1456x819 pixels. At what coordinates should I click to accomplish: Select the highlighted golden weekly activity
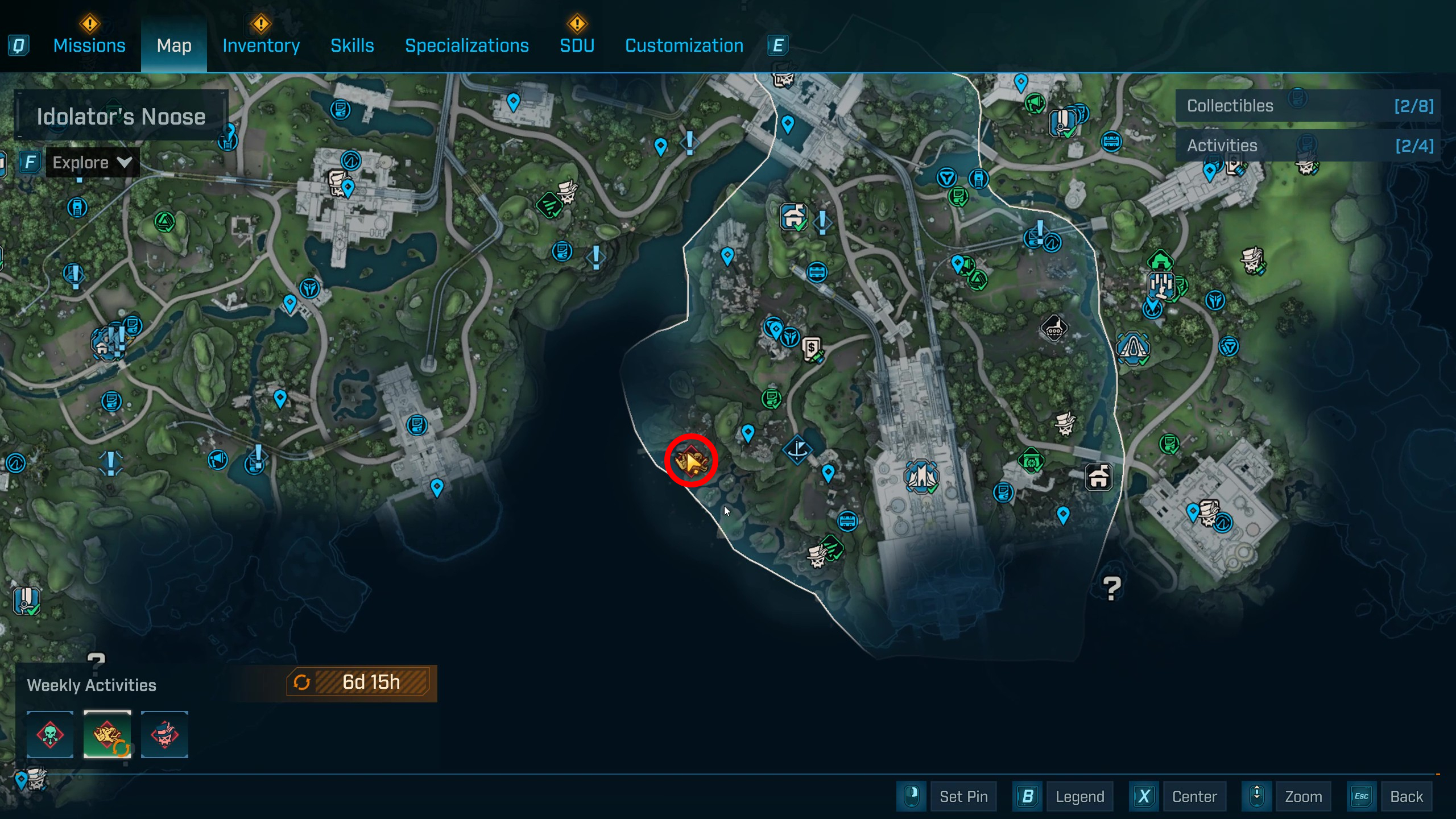[107, 734]
